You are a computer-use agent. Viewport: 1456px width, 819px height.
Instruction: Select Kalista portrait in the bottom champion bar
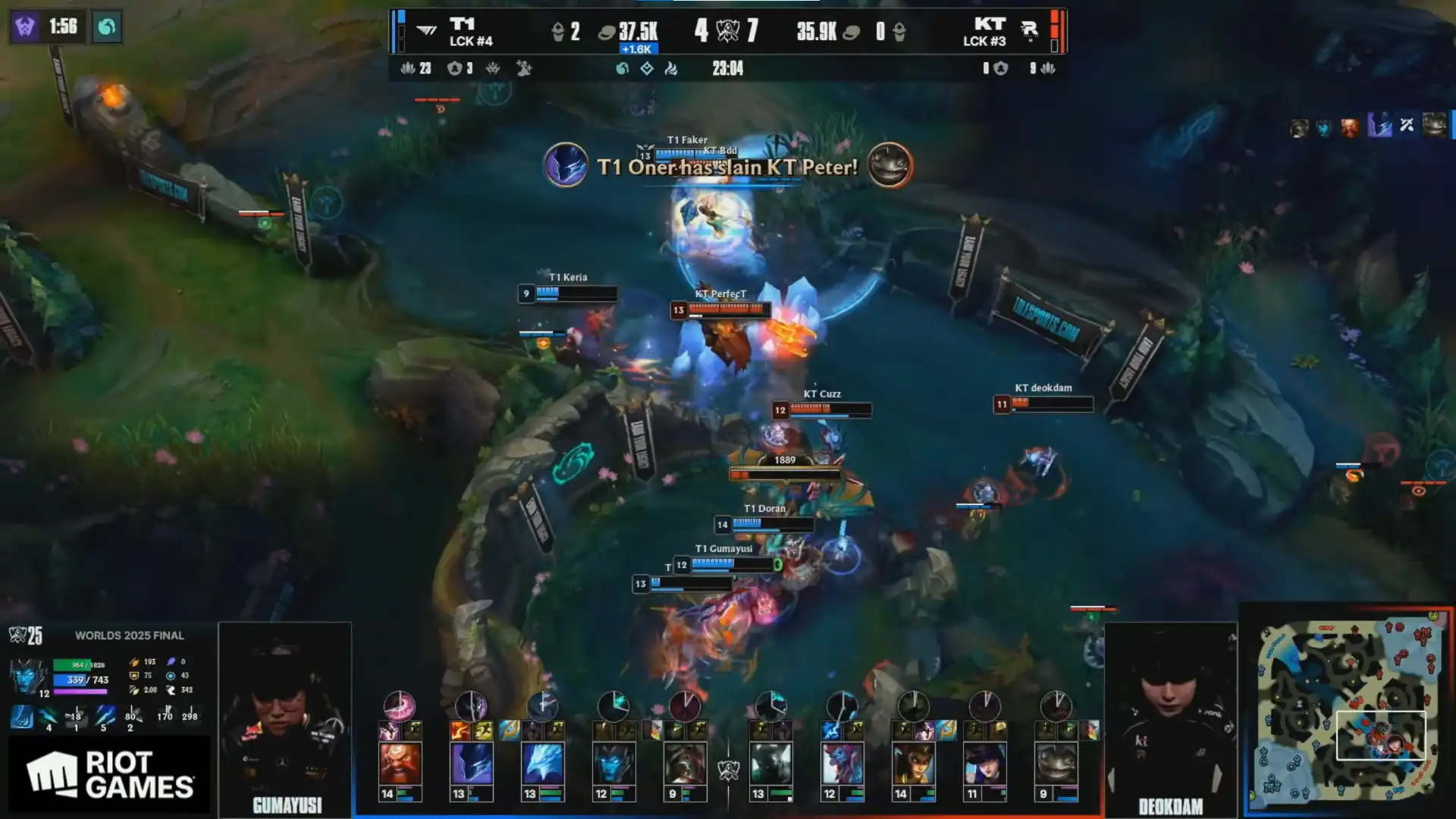pos(613,763)
